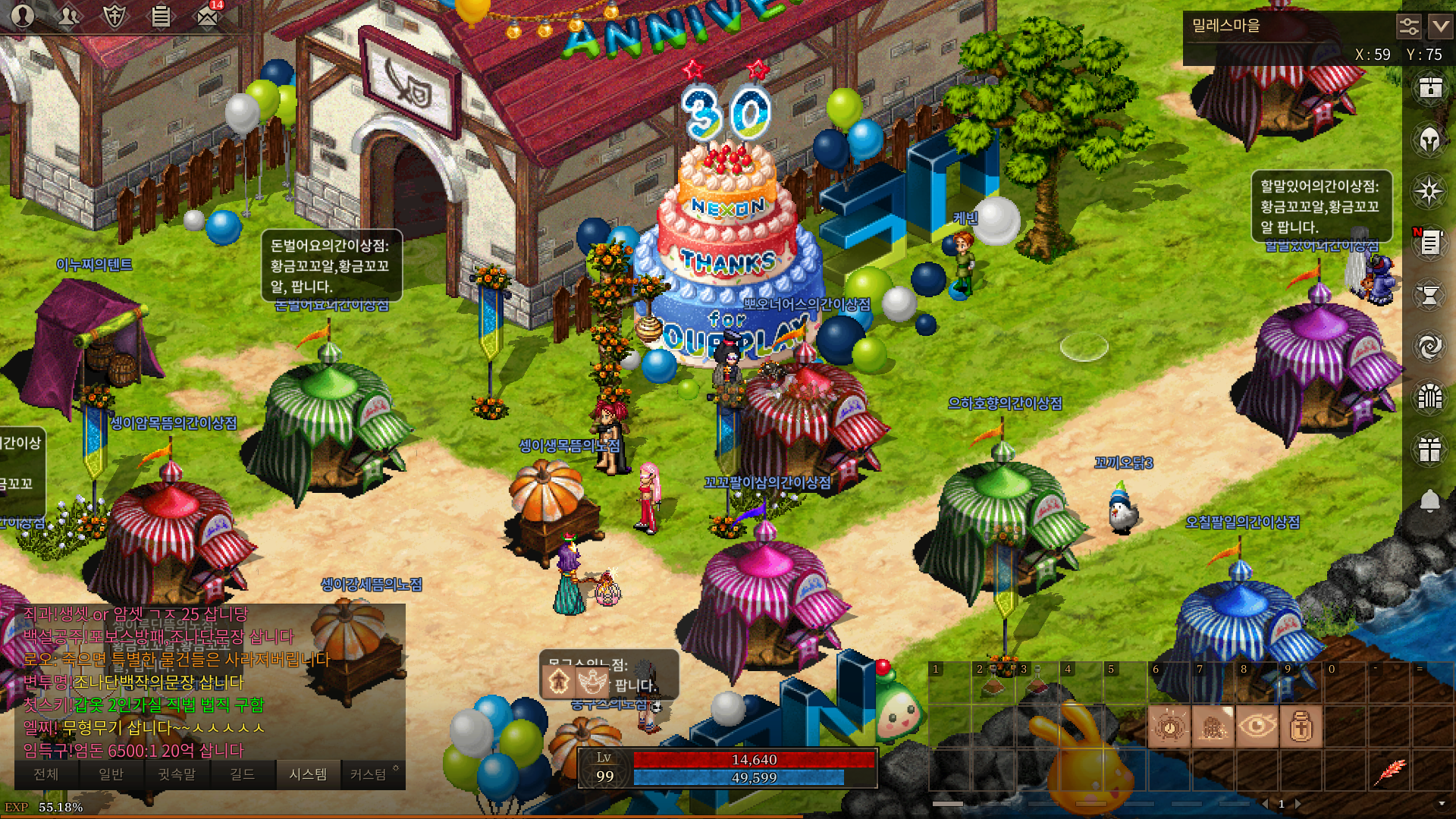The image size is (1456, 819).
Task: Go to the next hotbar page
Action: [x=1298, y=804]
